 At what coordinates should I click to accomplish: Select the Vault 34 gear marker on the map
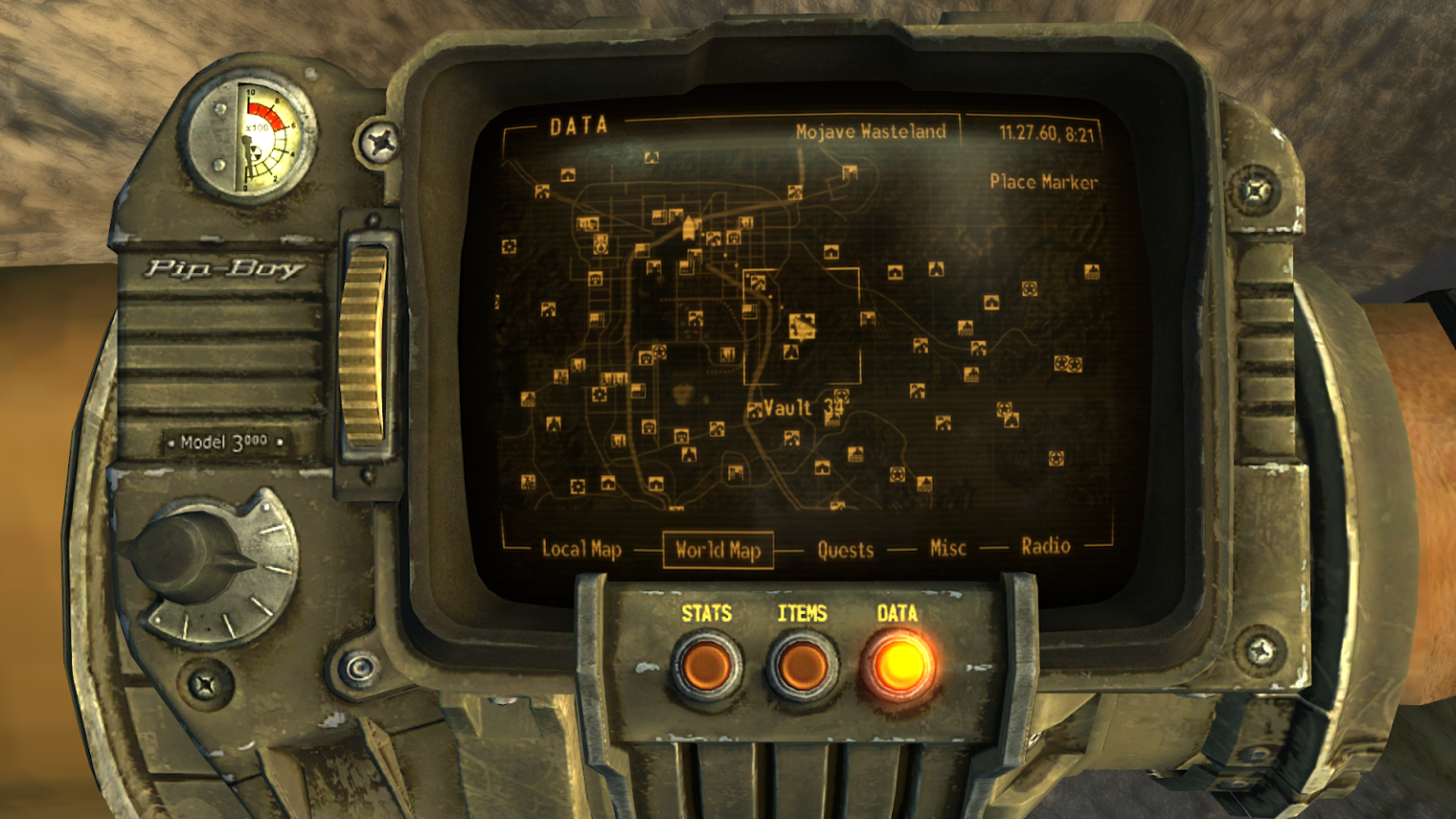click(841, 395)
